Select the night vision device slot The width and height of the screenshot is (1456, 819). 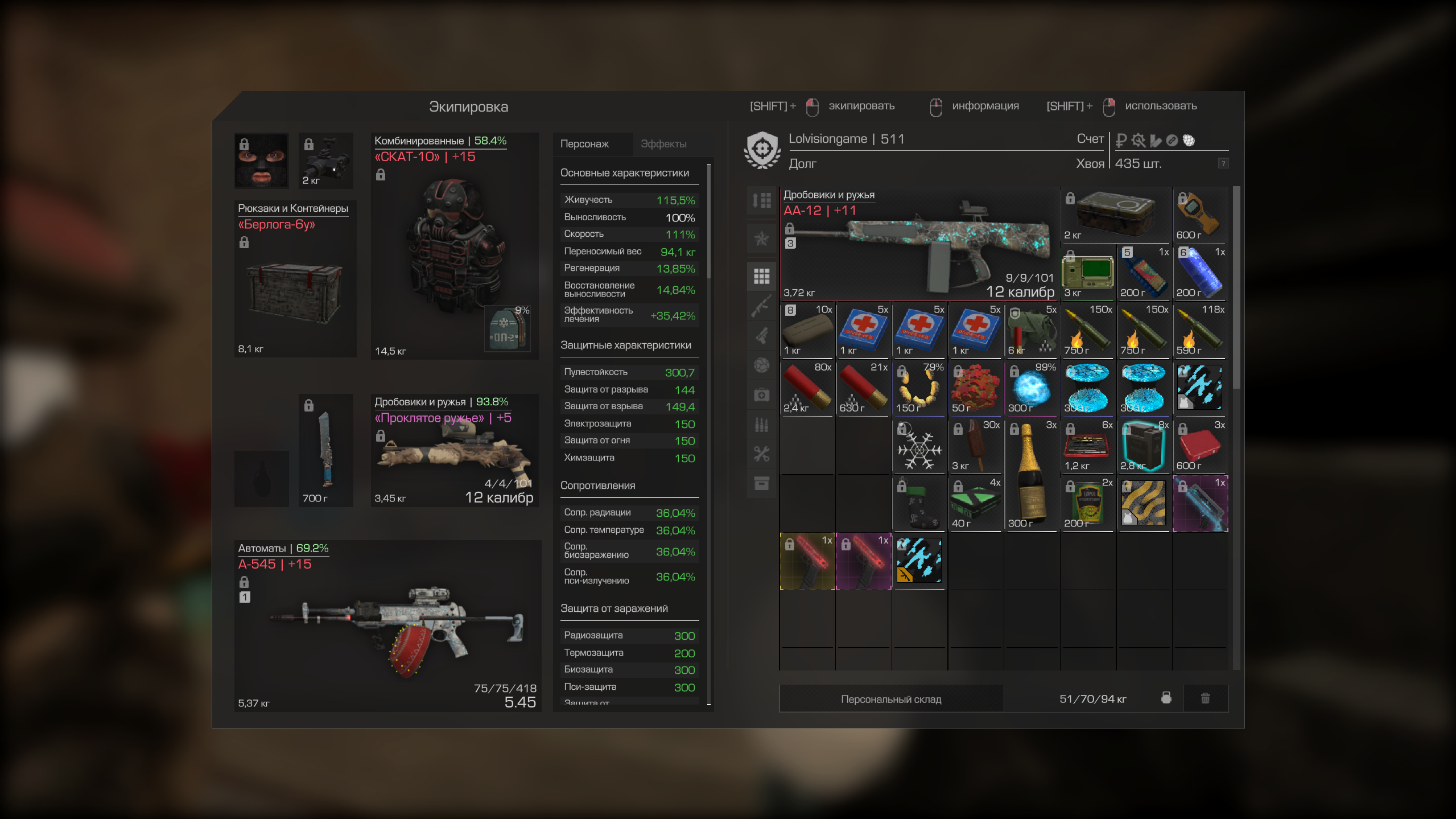tap(326, 160)
